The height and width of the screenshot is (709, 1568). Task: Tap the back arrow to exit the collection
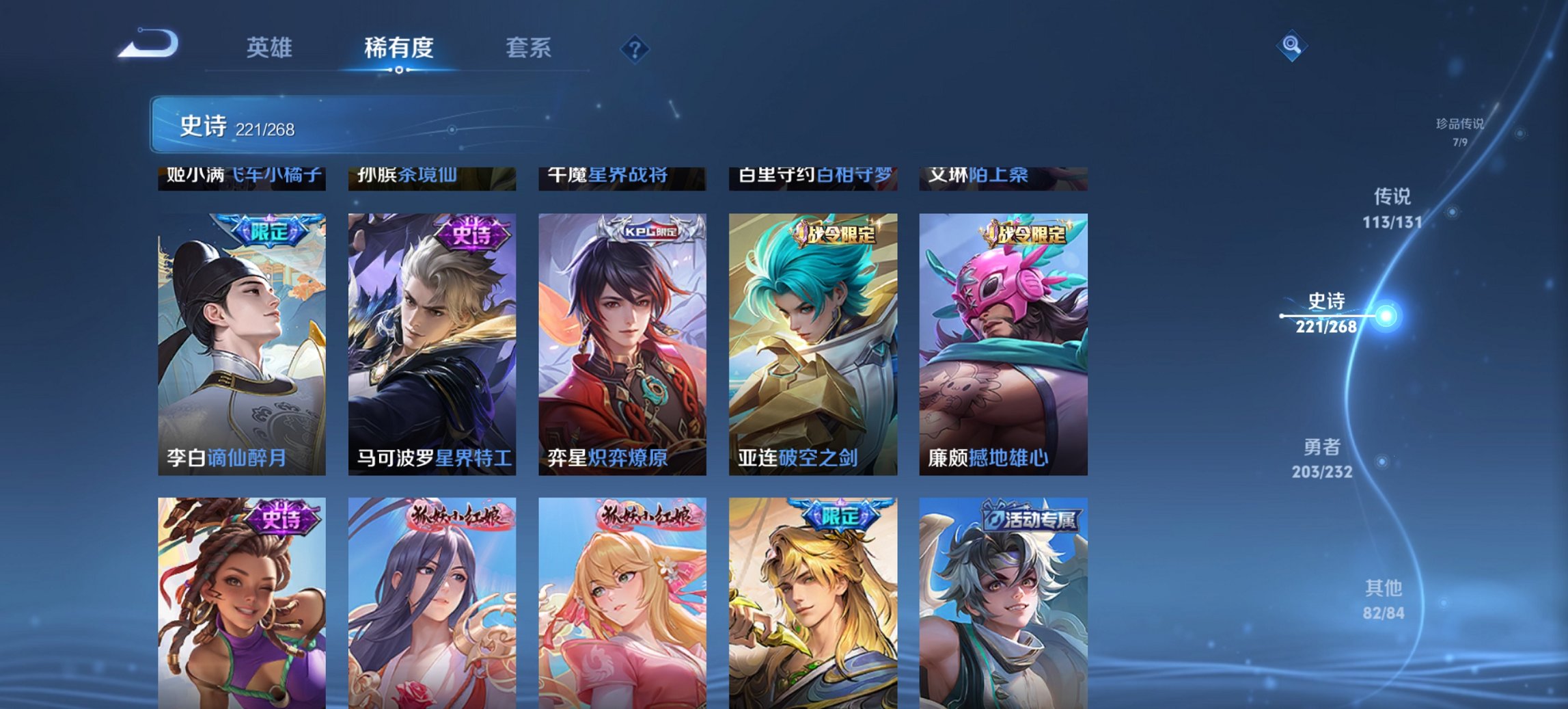pos(147,43)
